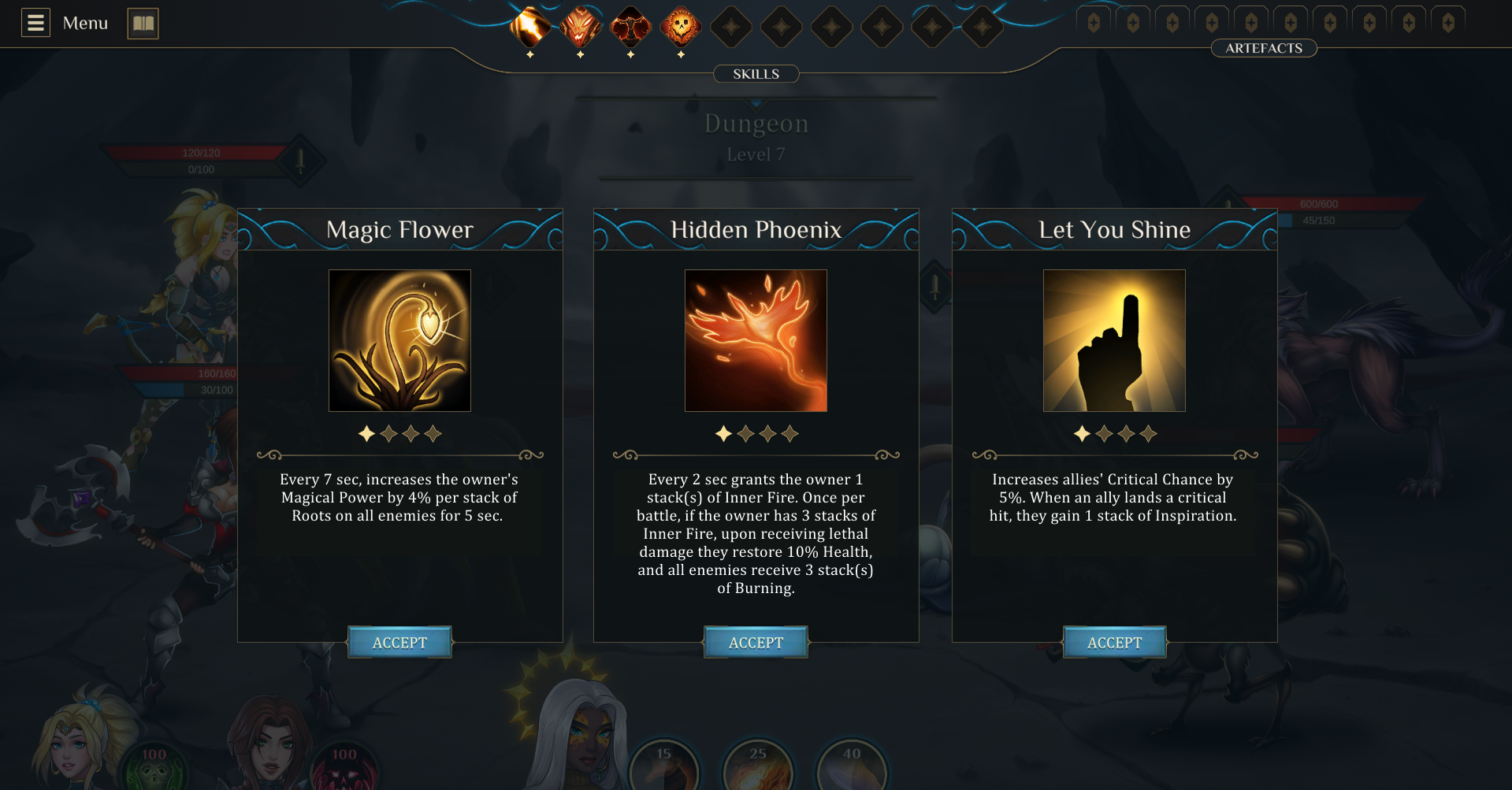Screen dimensions: 1512x790
Task: Inspect the fiery demon face skill icon
Action: [x=580, y=27]
